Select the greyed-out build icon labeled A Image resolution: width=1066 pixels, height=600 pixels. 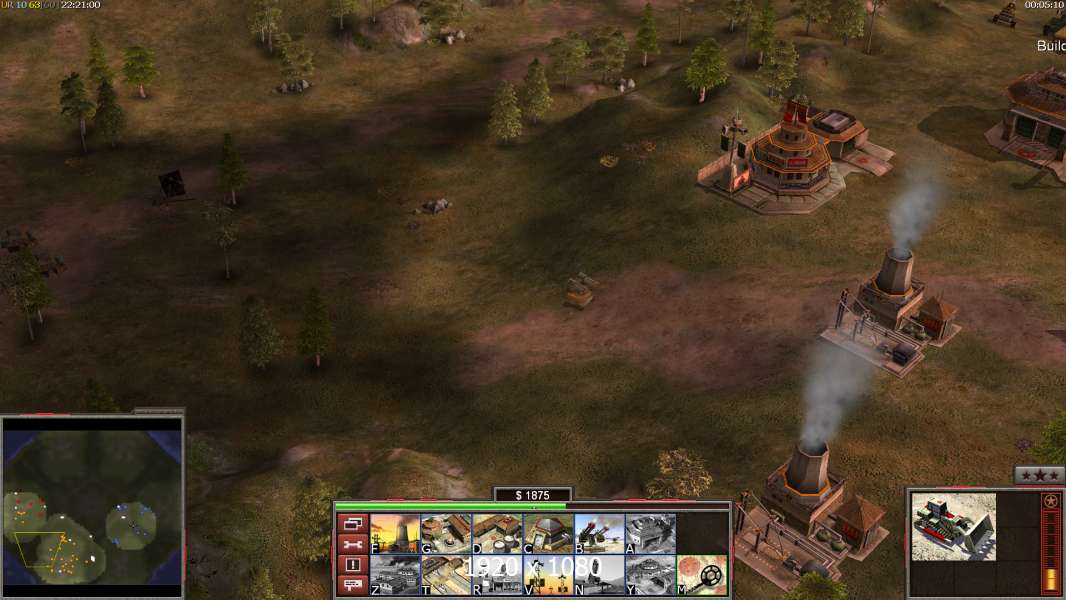[x=650, y=533]
